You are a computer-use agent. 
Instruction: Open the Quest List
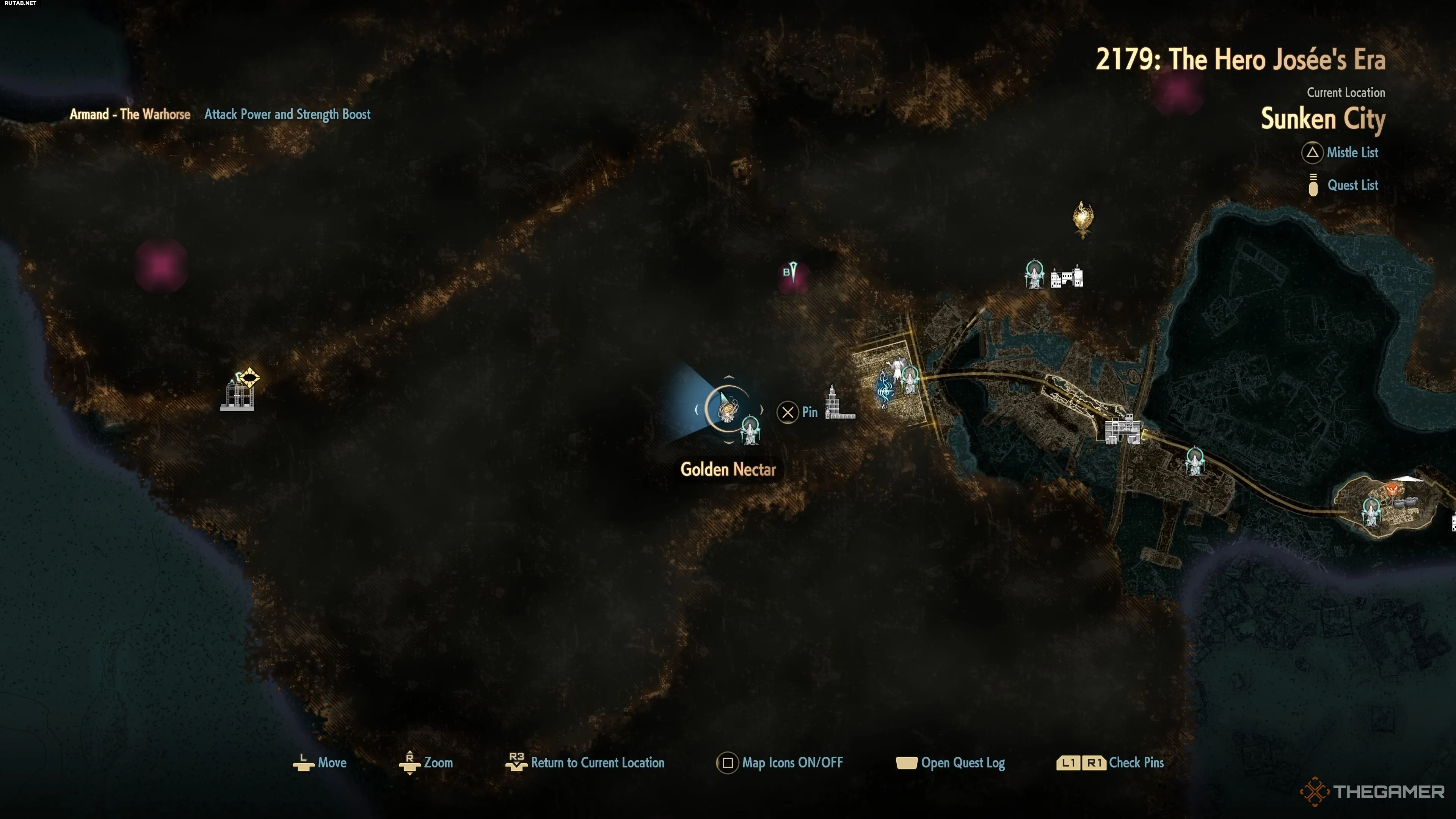click(1351, 185)
